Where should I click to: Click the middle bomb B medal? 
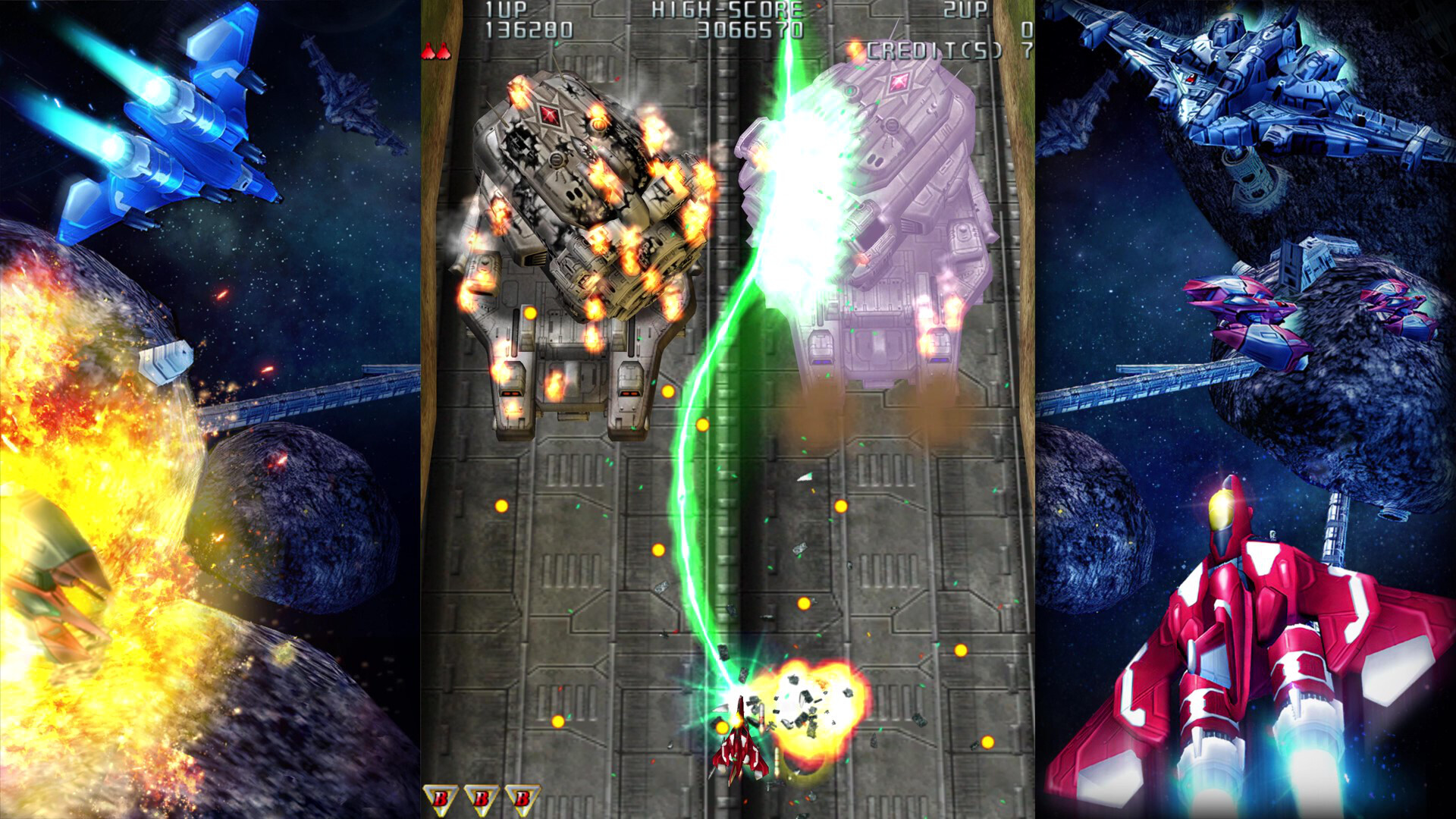click(482, 797)
